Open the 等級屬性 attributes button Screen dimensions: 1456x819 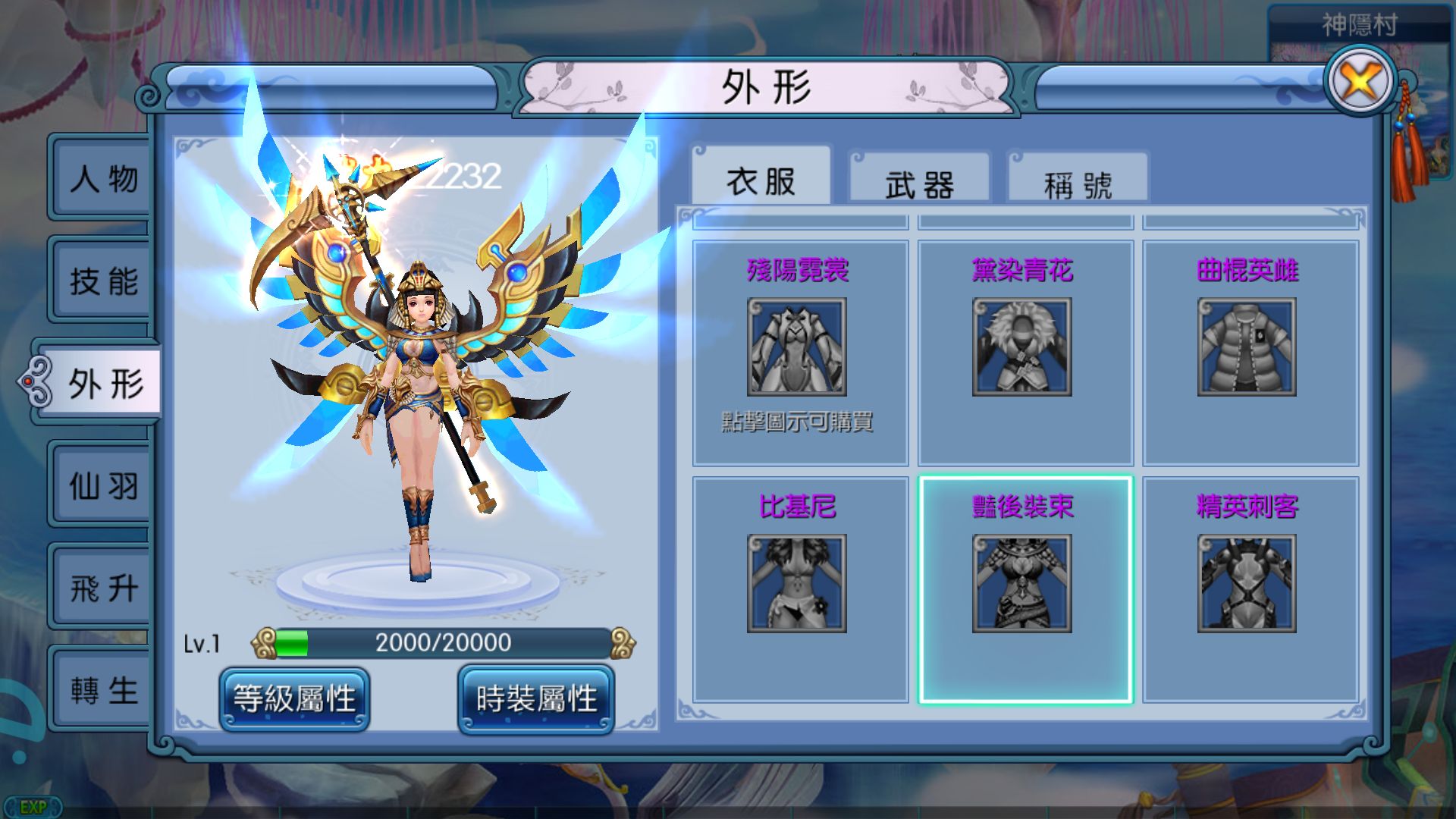[x=296, y=699]
